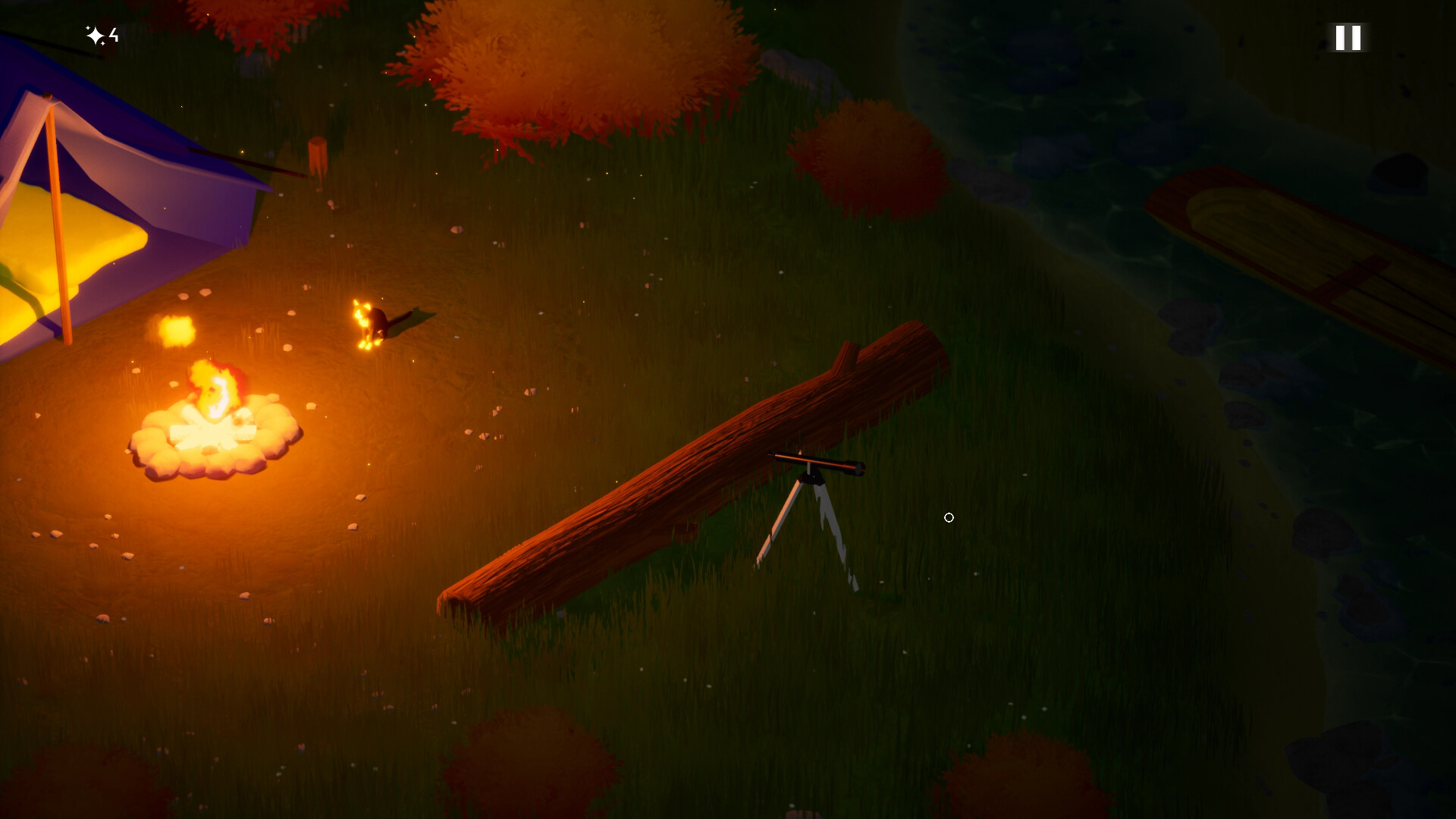Click the crosshair reticle cursor marker
The image size is (1456, 819).
coord(949,517)
